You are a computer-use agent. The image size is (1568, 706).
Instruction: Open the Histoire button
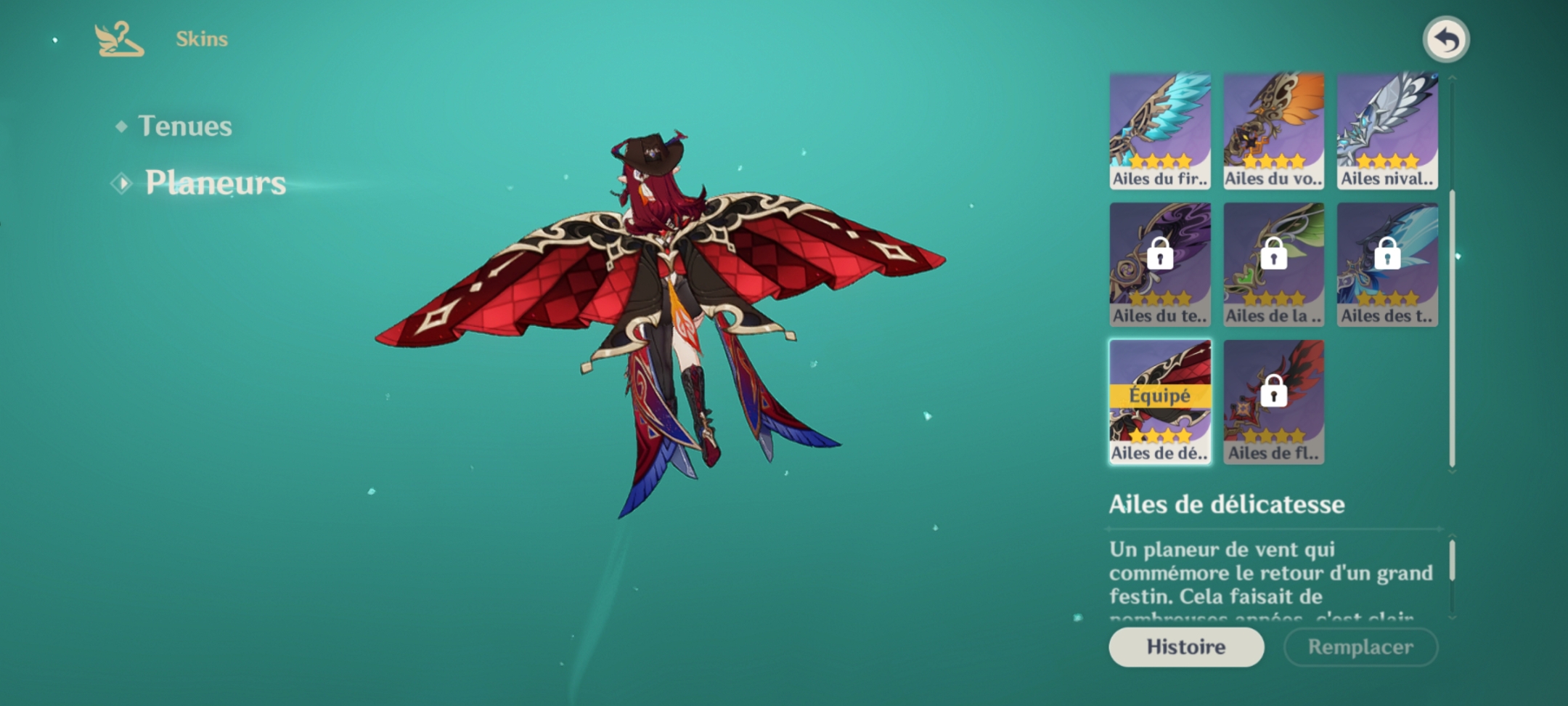(1185, 646)
